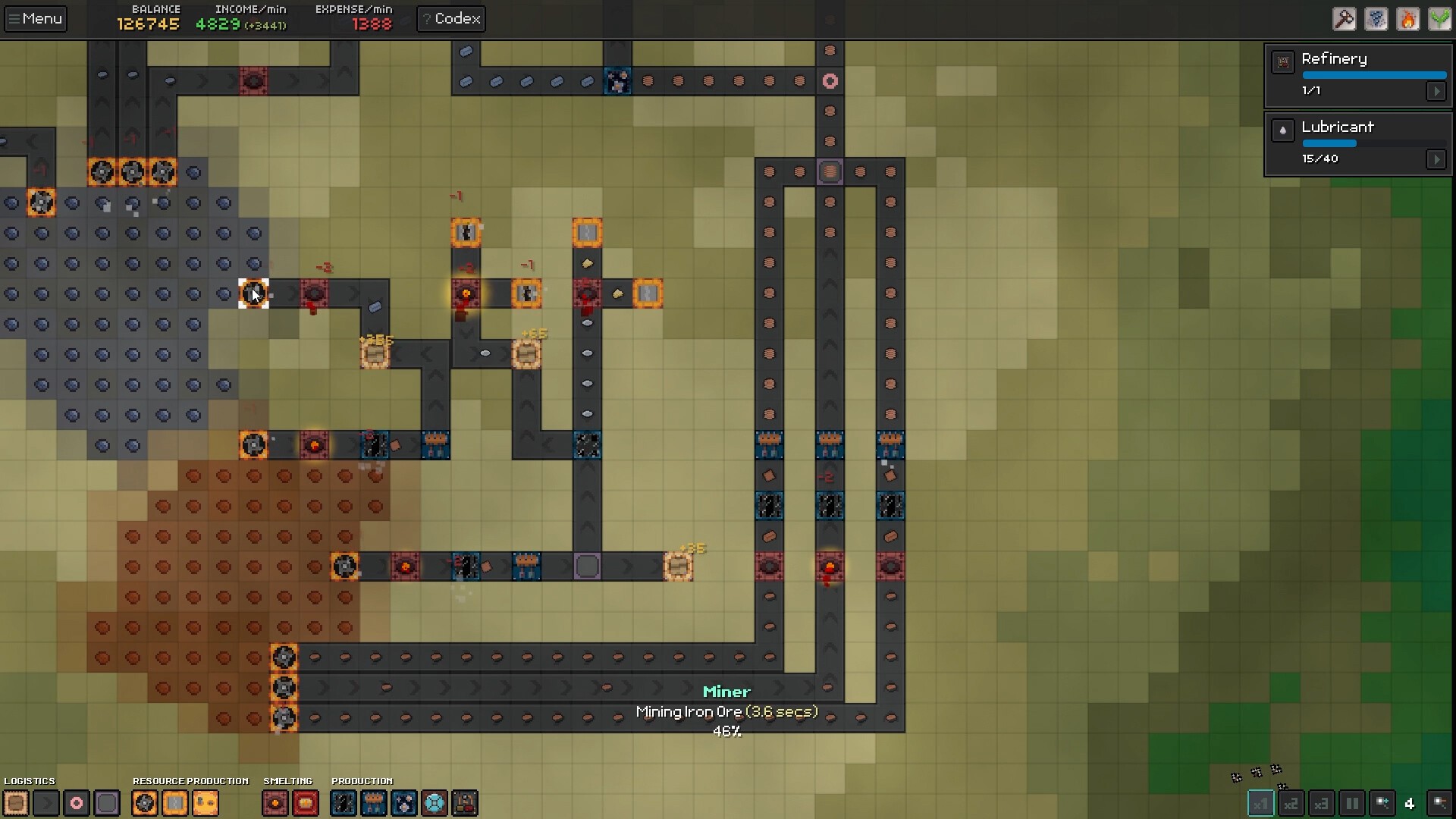Set game speed to x2
The height and width of the screenshot is (819, 1456).
1291,803
